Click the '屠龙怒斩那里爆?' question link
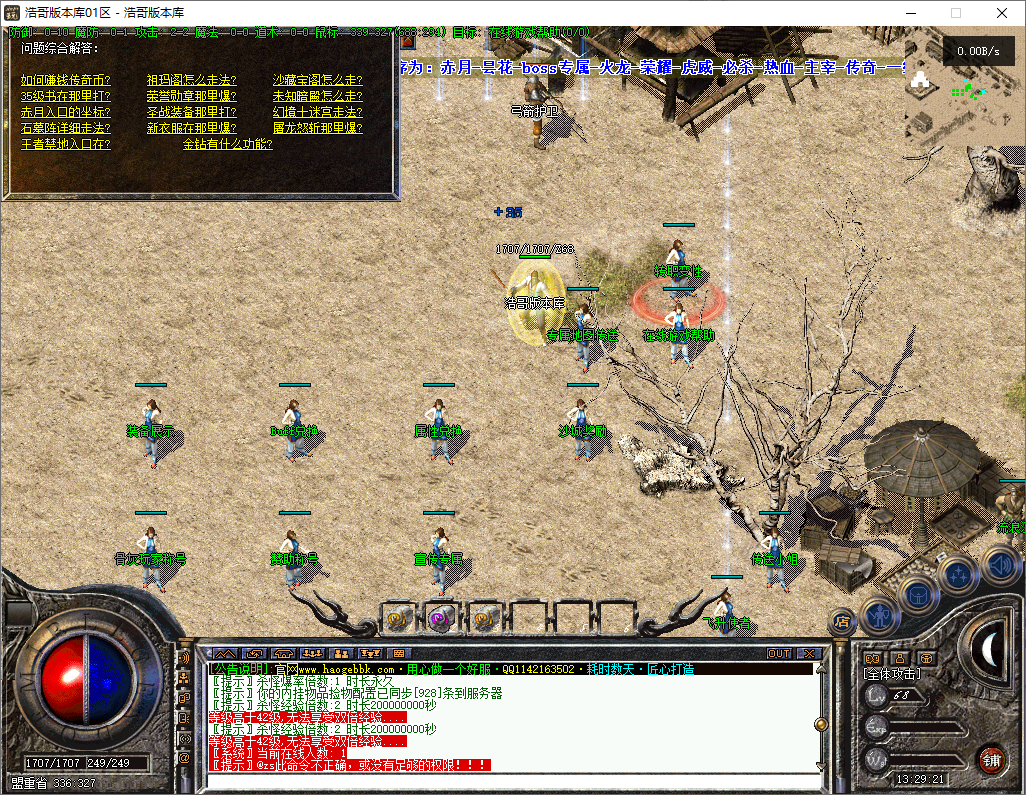This screenshot has height=795, width=1026. pos(318,128)
